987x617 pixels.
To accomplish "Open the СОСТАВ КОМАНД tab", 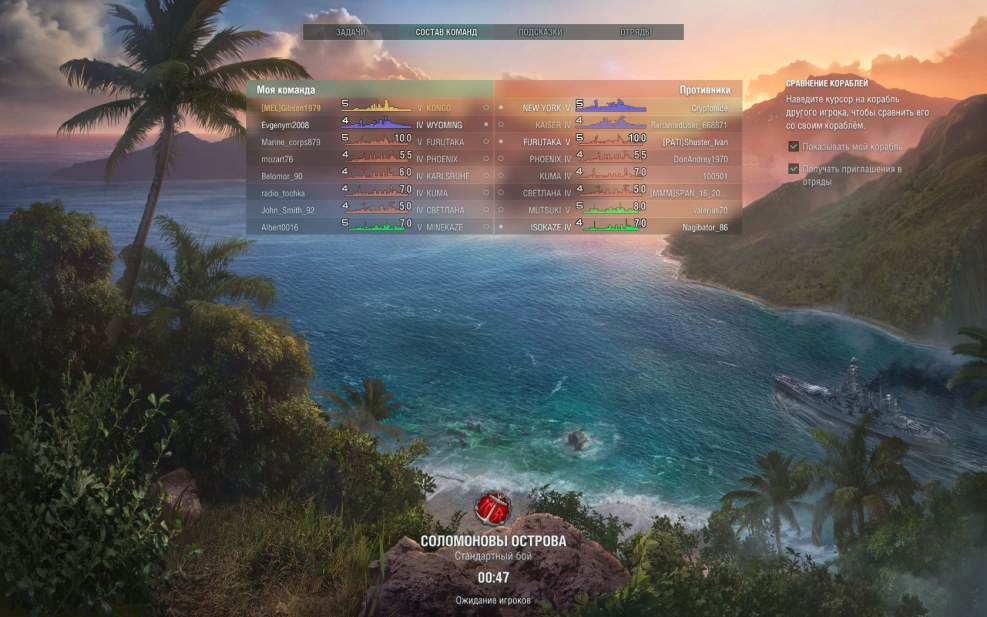I will 445,32.
